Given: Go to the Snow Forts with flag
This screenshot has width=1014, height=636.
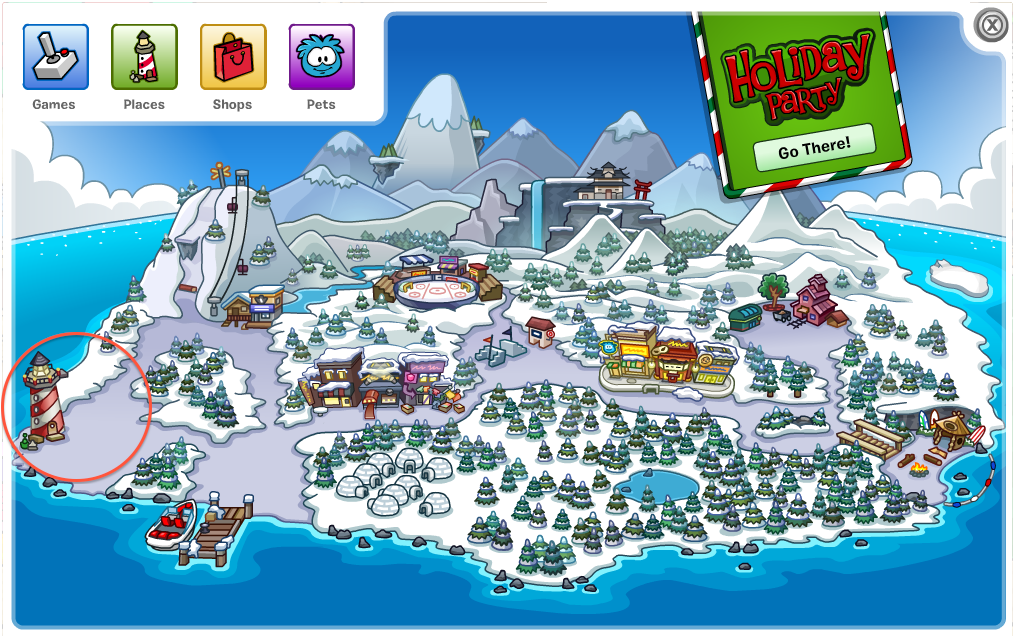Looking at the screenshot, I should tap(499, 347).
